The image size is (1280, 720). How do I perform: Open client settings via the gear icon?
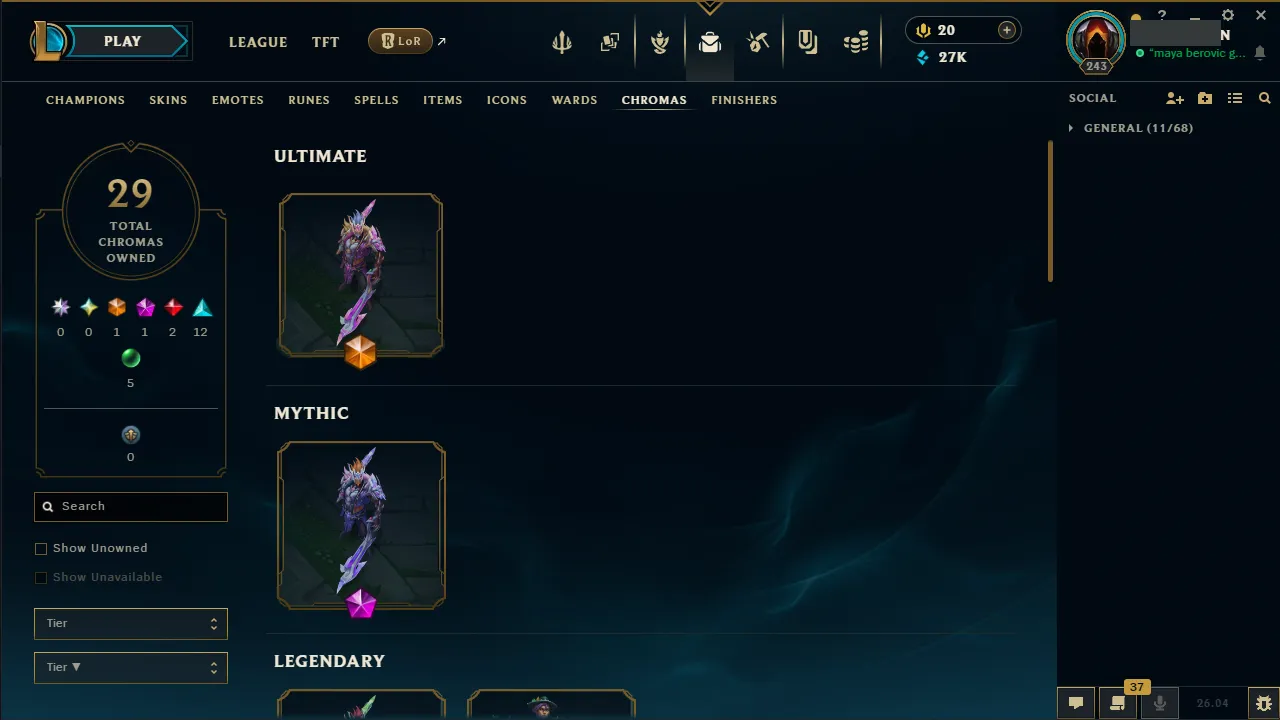(1227, 15)
